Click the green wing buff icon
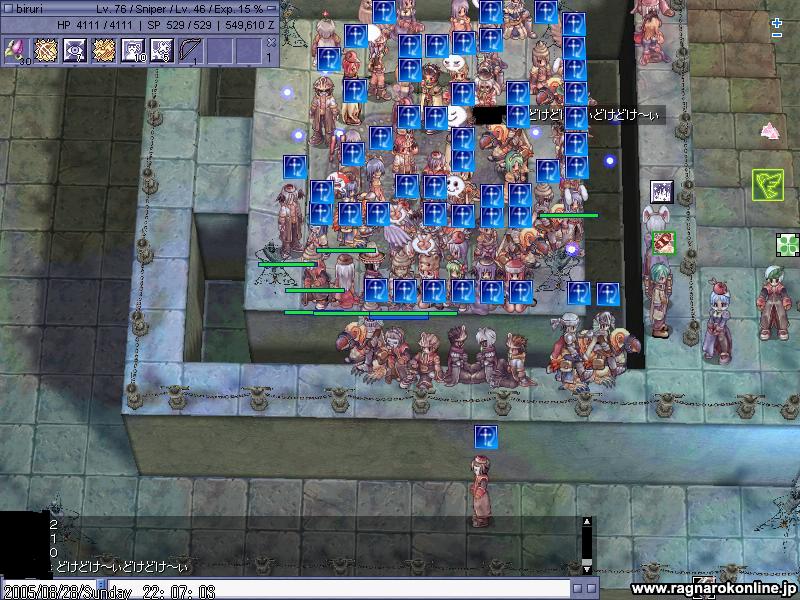This screenshot has height=600, width=800. [767, 184]
